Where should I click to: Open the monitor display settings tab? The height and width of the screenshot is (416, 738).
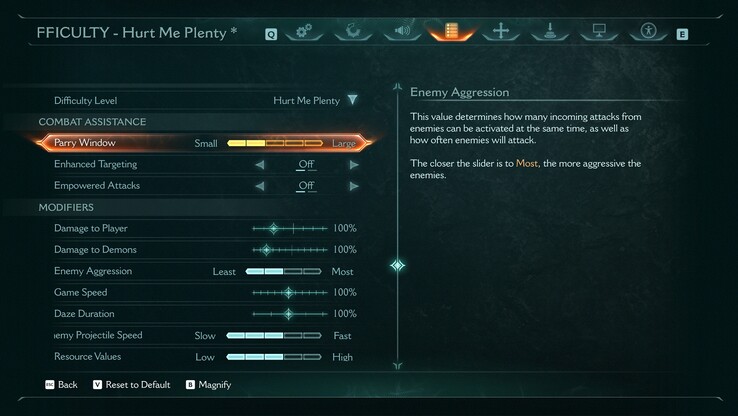click(599, 31)
